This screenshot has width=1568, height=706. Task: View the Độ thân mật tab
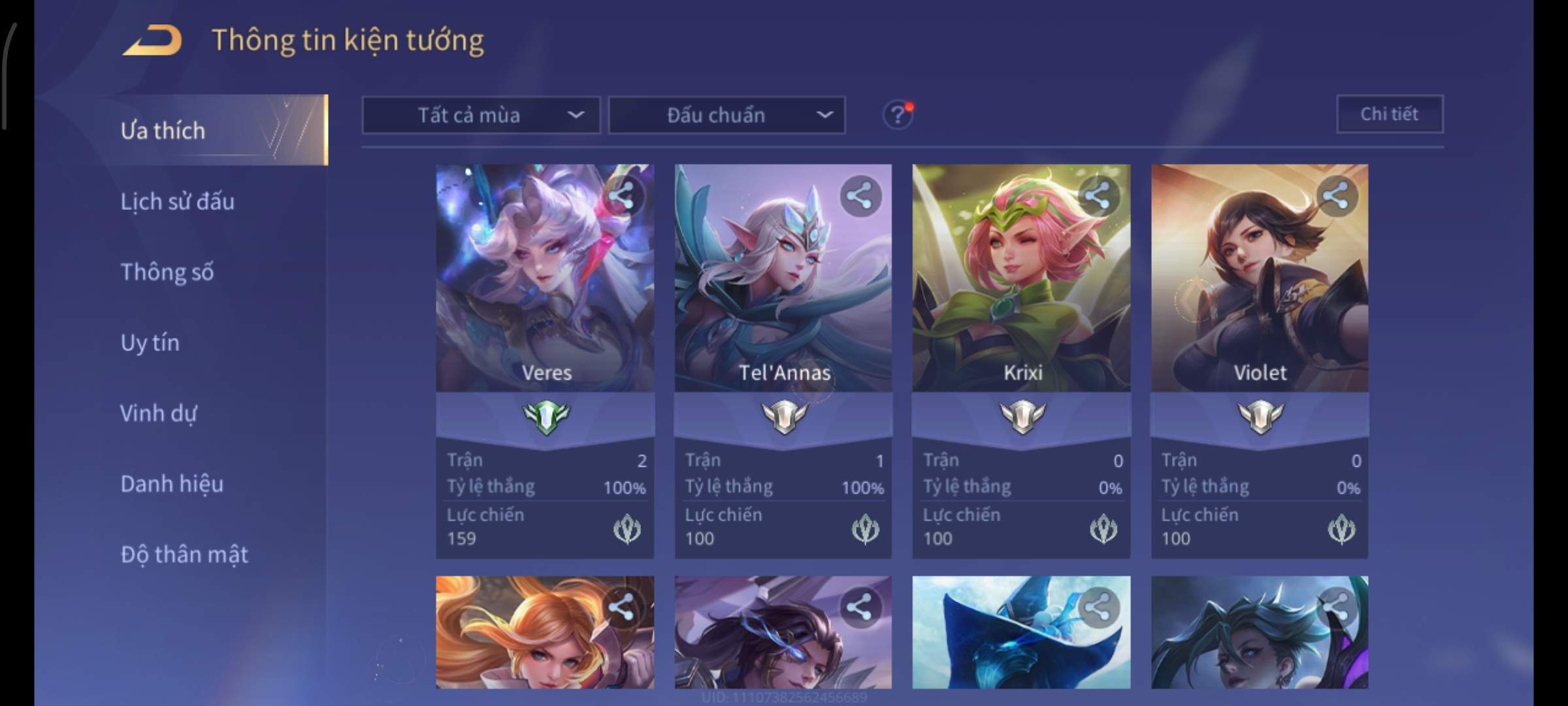pyautogui.click(x=184, y=554)
